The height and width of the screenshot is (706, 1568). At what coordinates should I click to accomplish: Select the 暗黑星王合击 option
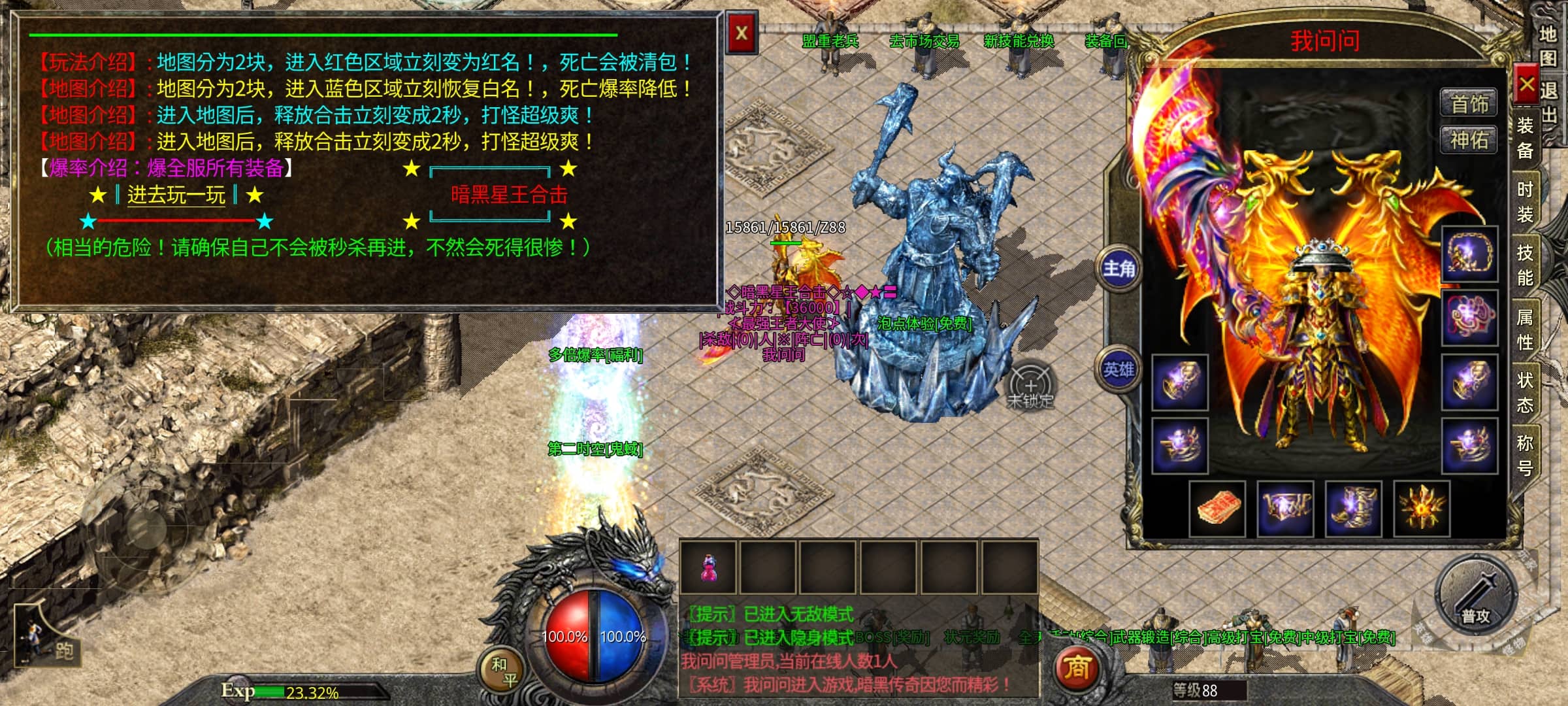509,195
